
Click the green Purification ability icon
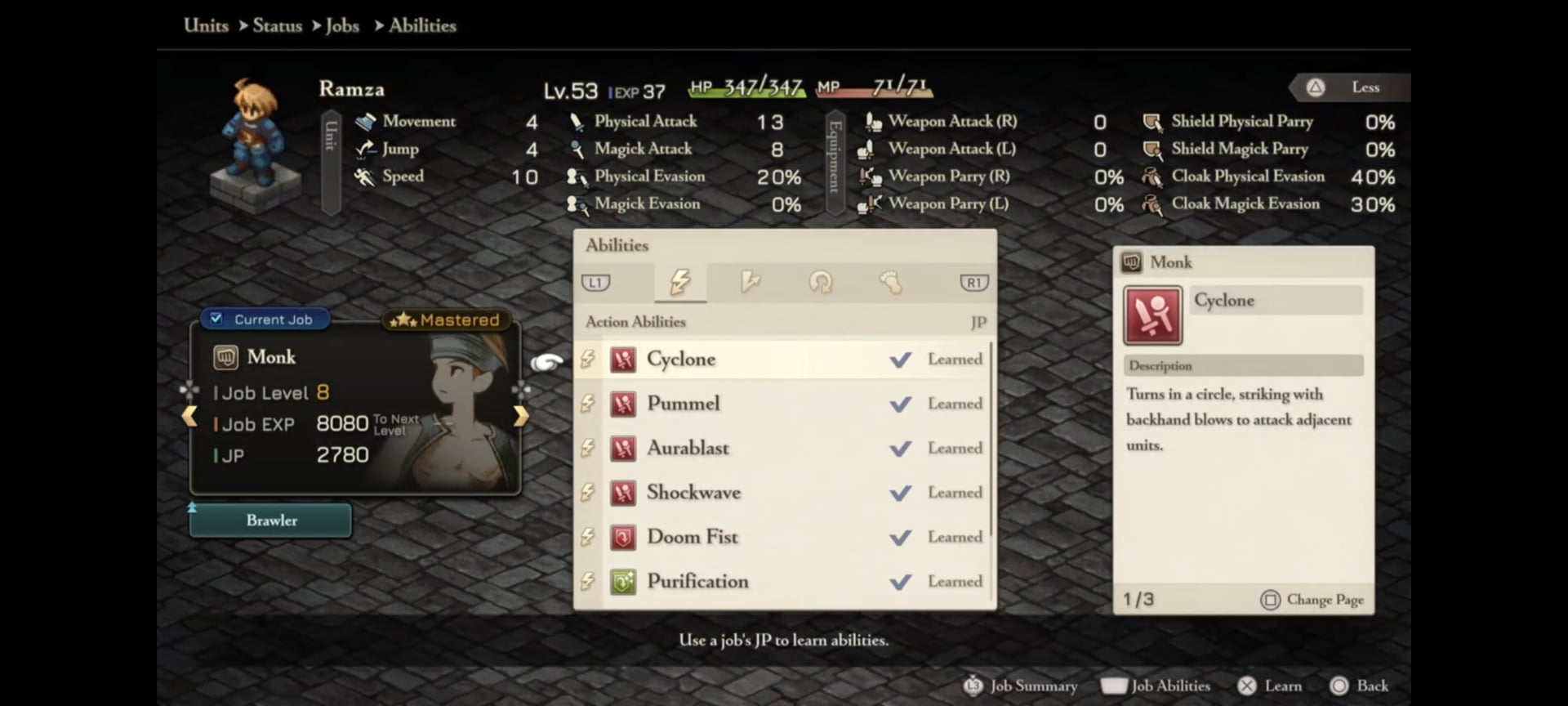(624, 582)
